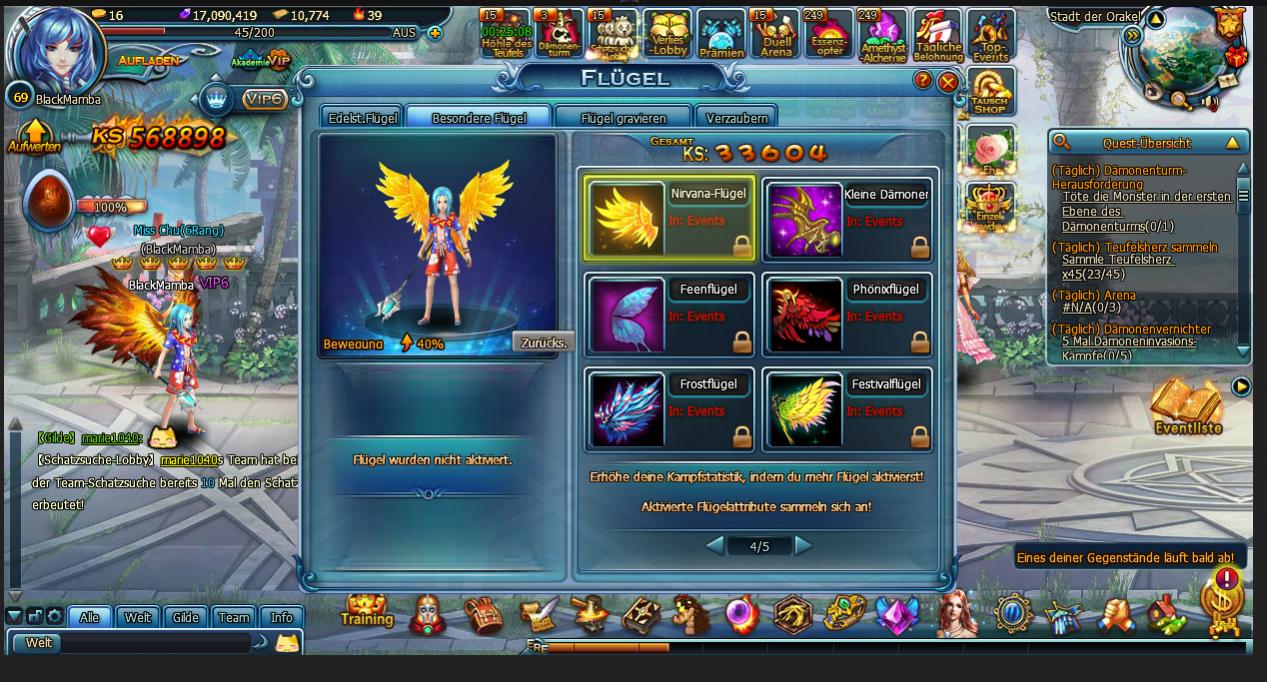Click the Aufladen recharge button

tap(149, 61)
